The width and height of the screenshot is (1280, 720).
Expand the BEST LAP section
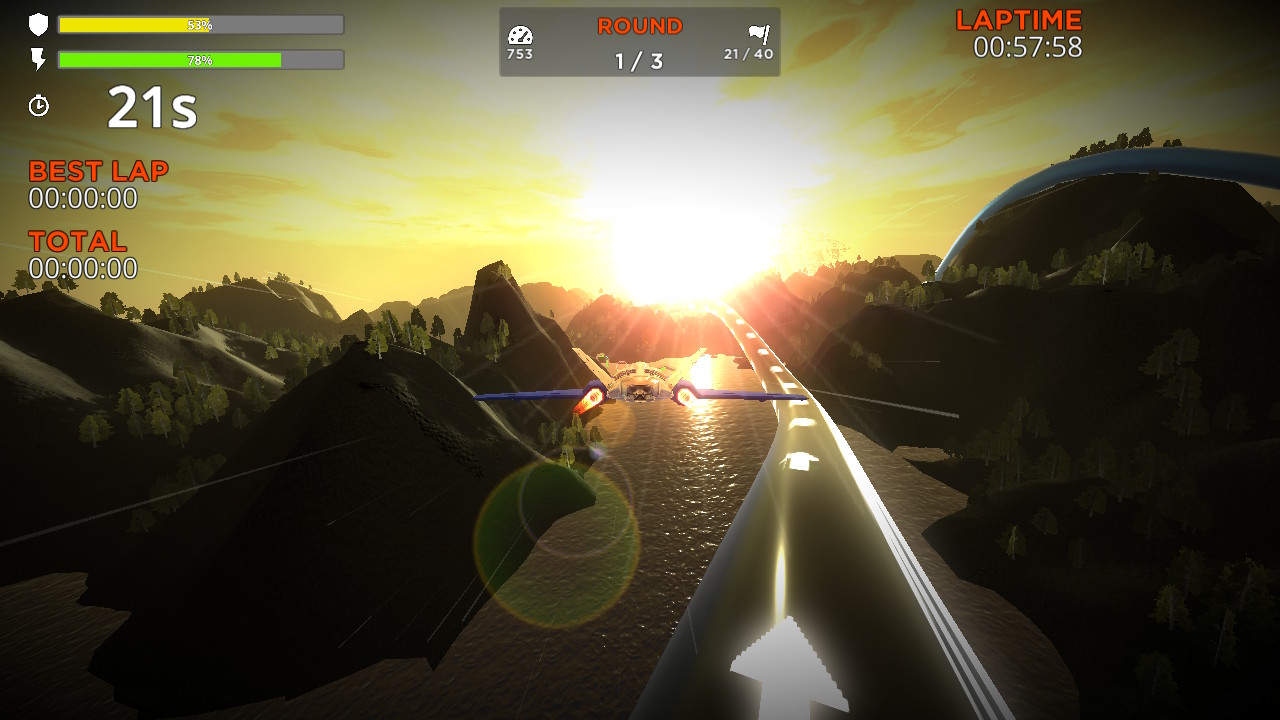100,170
